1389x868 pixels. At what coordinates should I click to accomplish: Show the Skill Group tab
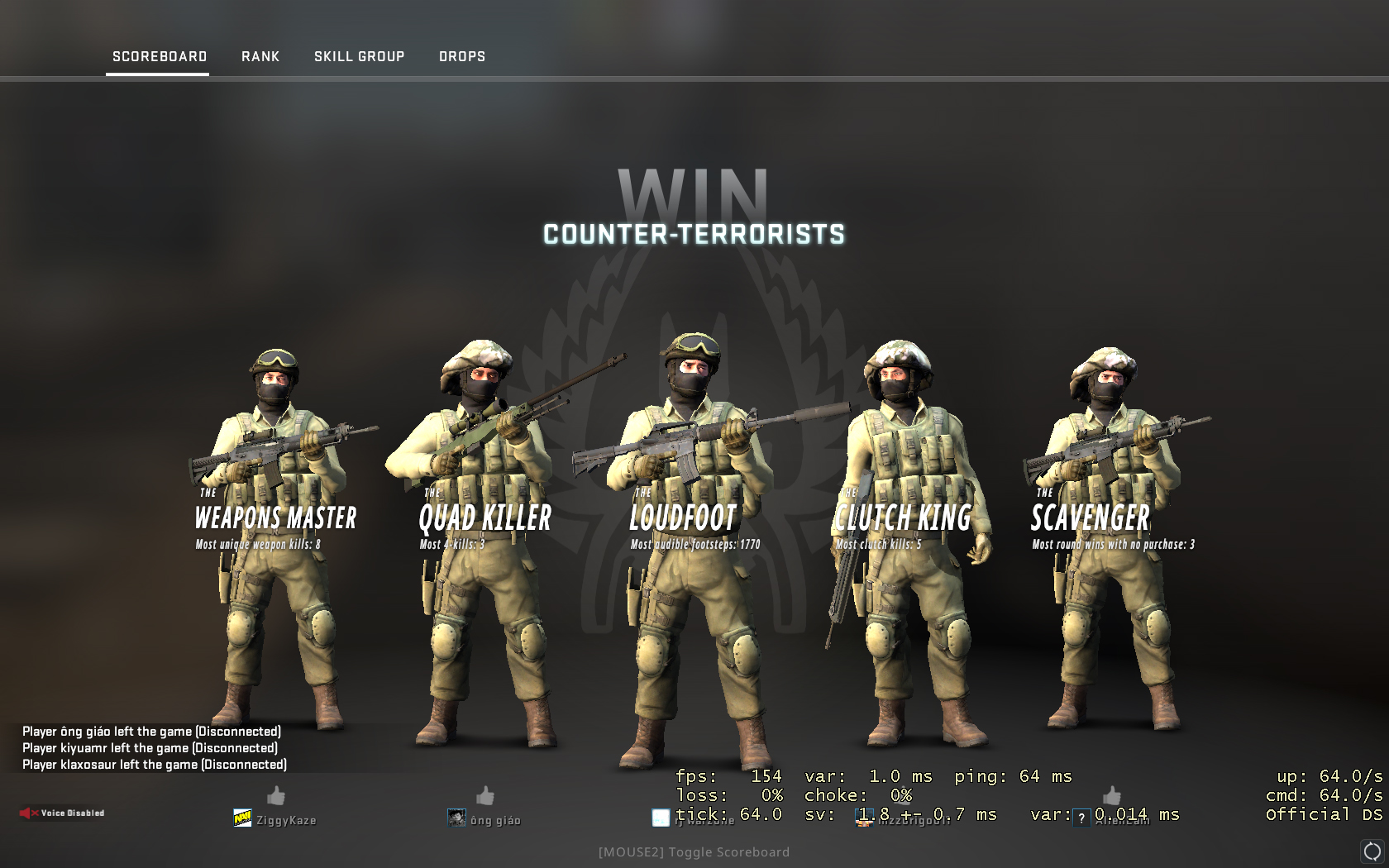click(x=359, y=56)
